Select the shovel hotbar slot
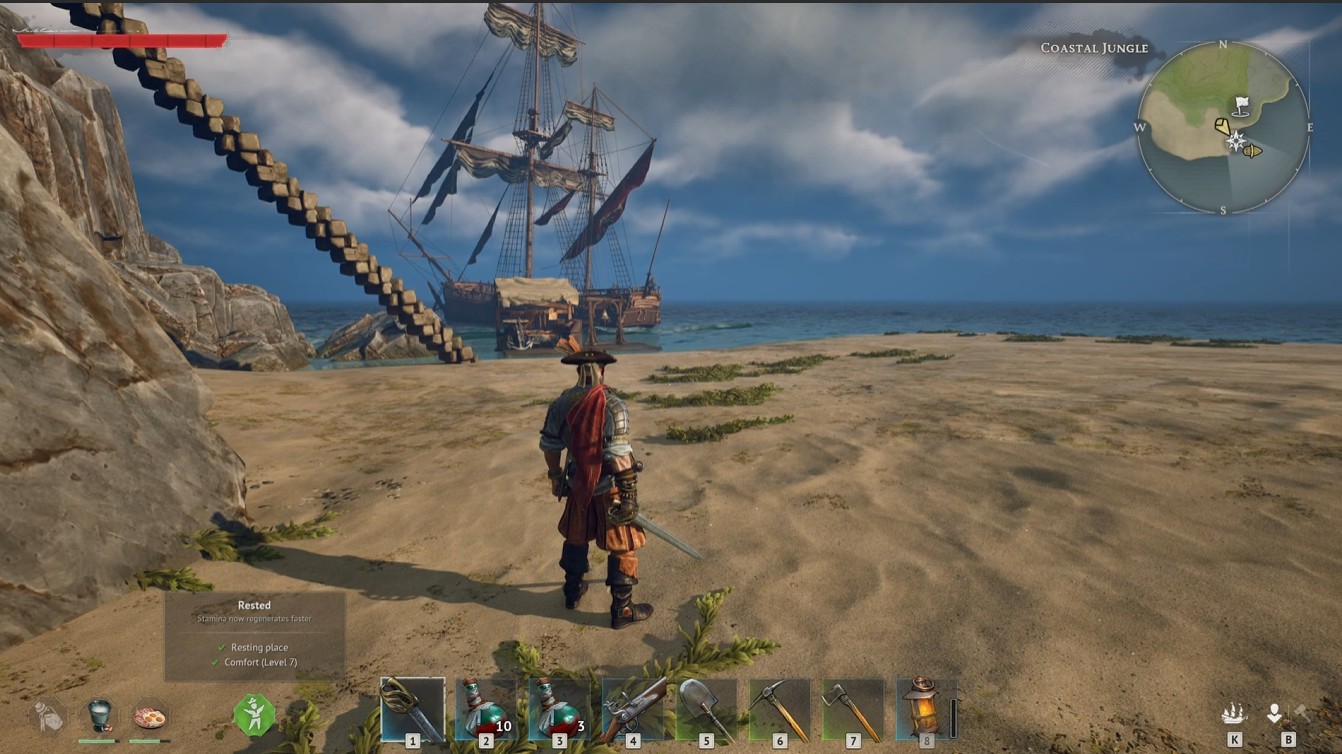This screenshot has width=1342, height=754. (x=706, y=709)
